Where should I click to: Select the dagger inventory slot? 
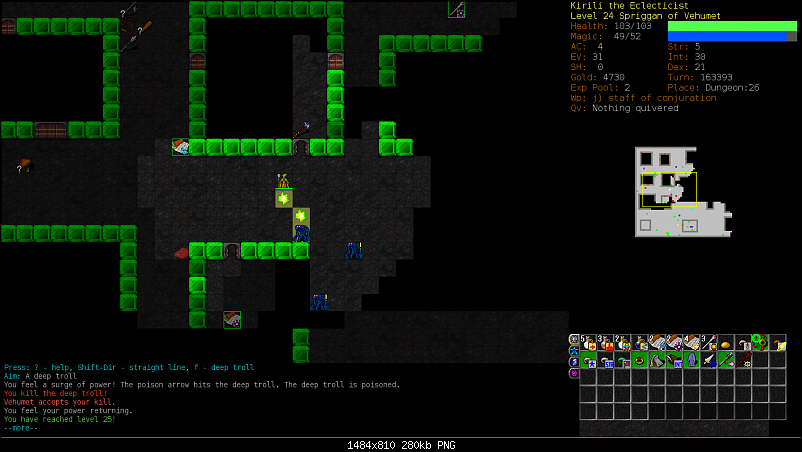pos(707,360)
